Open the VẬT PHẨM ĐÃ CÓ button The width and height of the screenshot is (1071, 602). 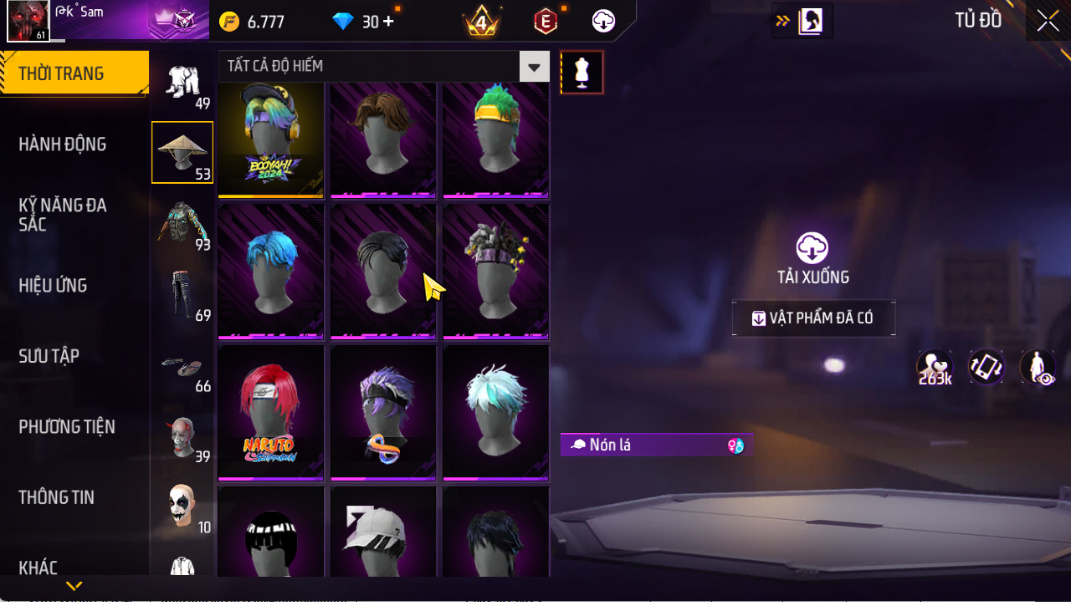(x=813, y=318)
